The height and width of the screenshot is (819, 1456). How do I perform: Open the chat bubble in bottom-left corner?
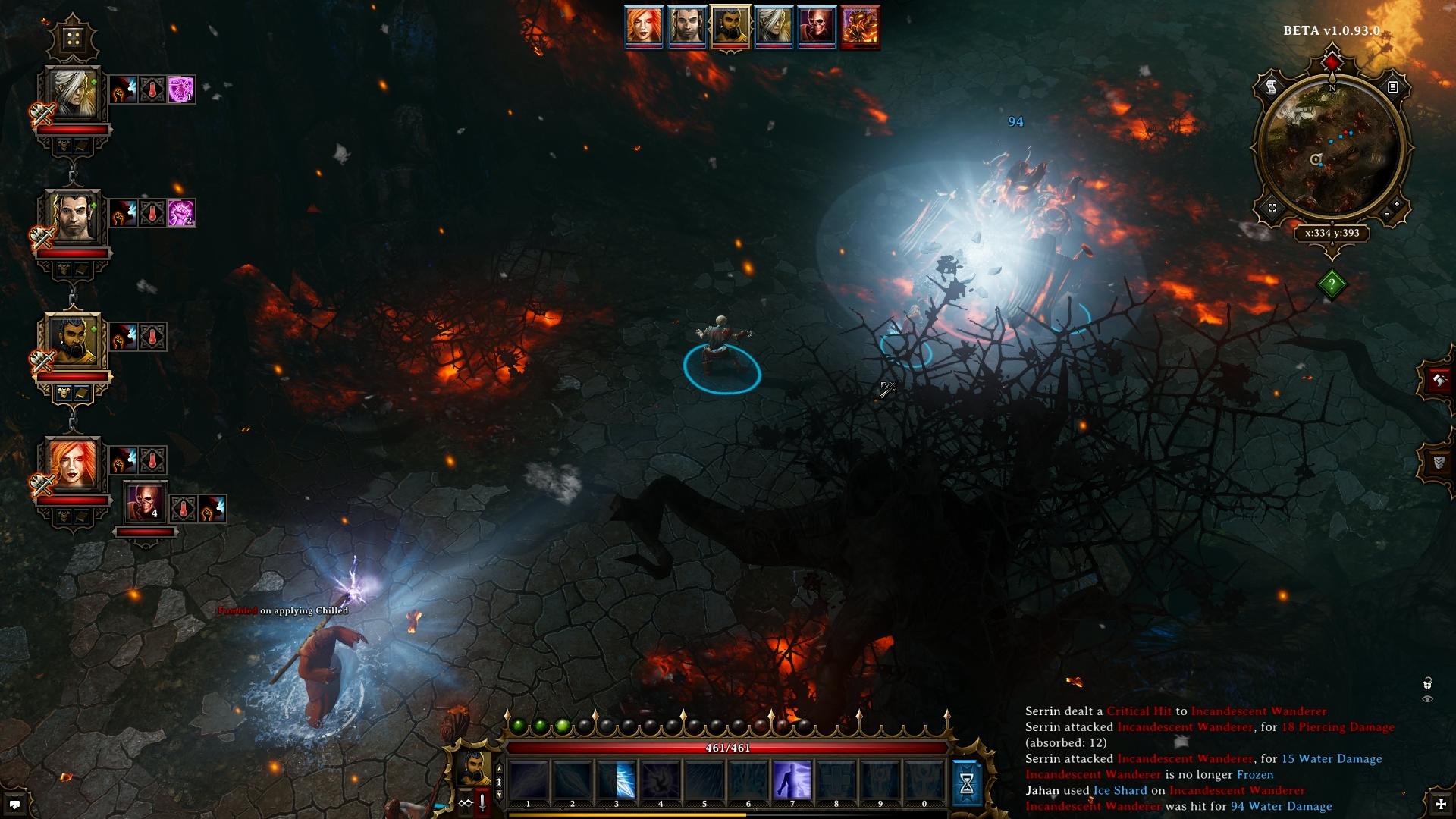(x=14, y=804)
